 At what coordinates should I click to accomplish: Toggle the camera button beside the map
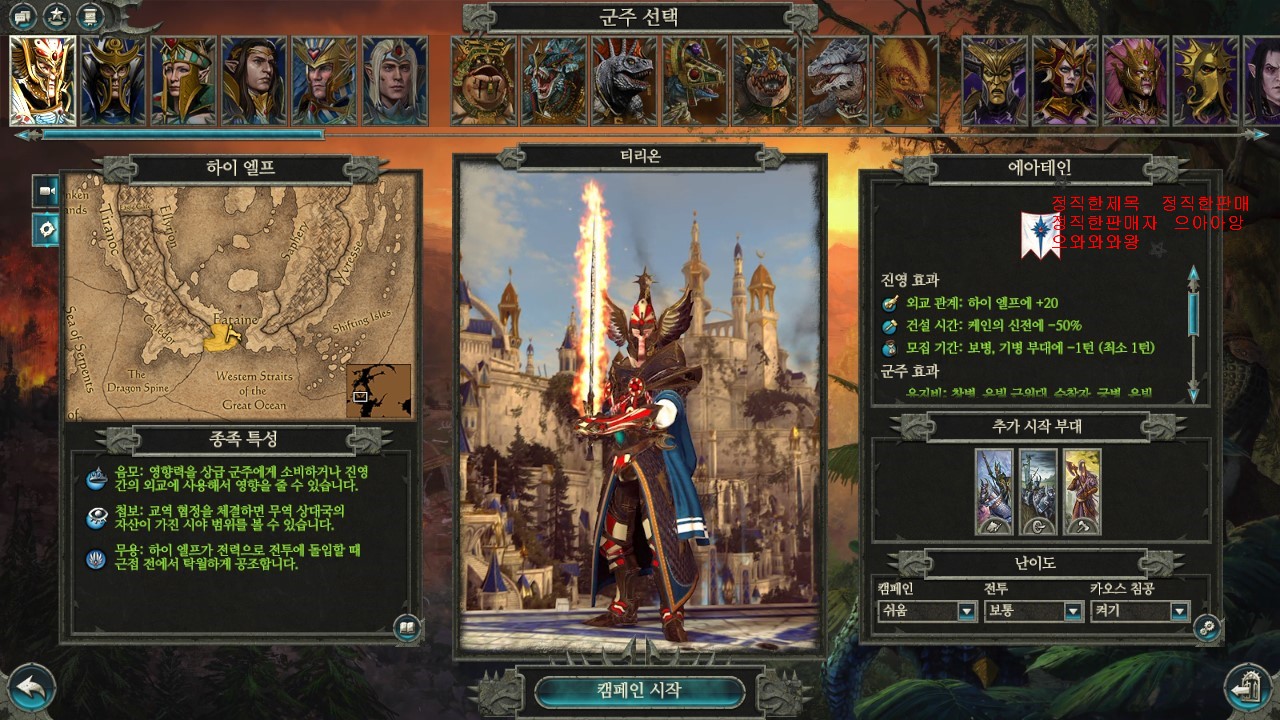pyautogui.click(x=45, y=190)
